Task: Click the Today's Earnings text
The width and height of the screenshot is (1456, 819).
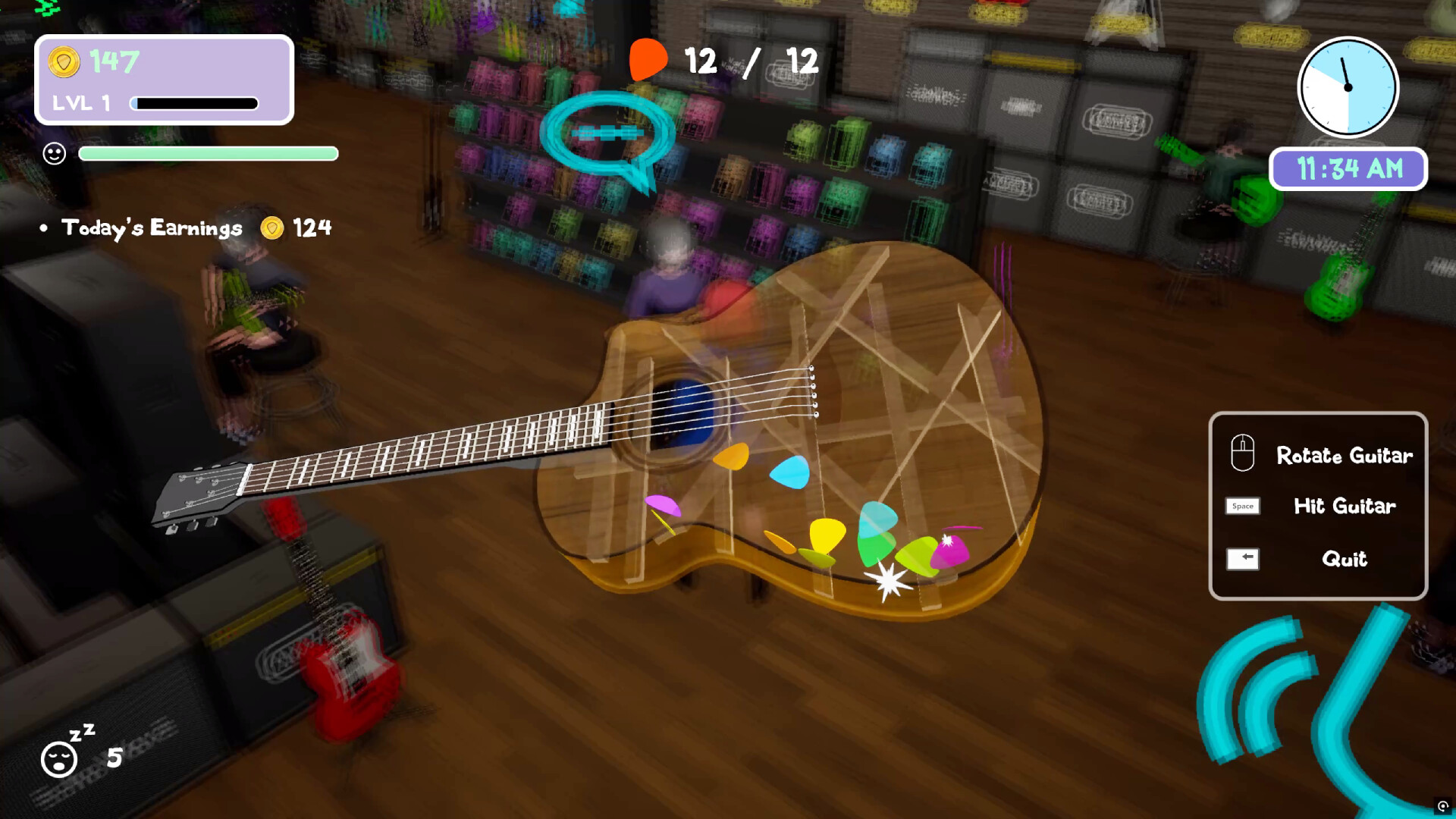Action: [x=151, y=227]
